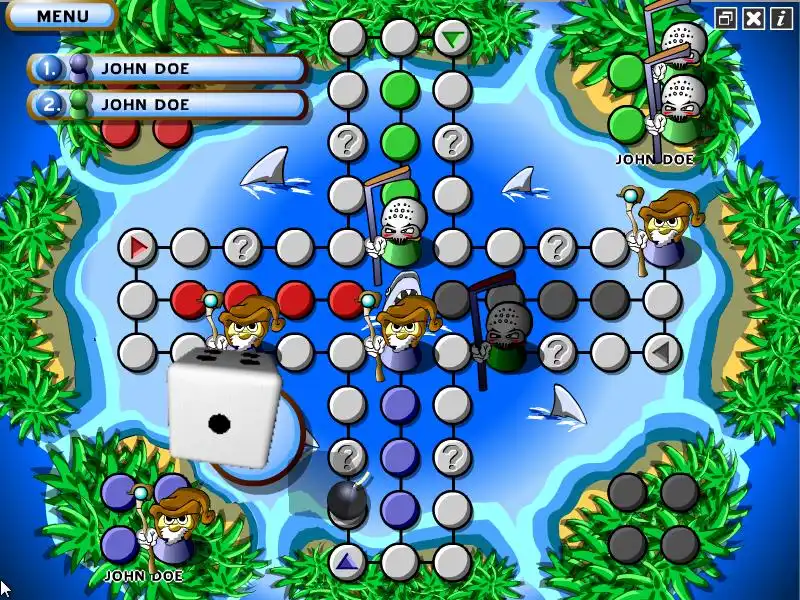Click the green down-arrow start tile
800x600 pixels.
[x=453, y=39]
